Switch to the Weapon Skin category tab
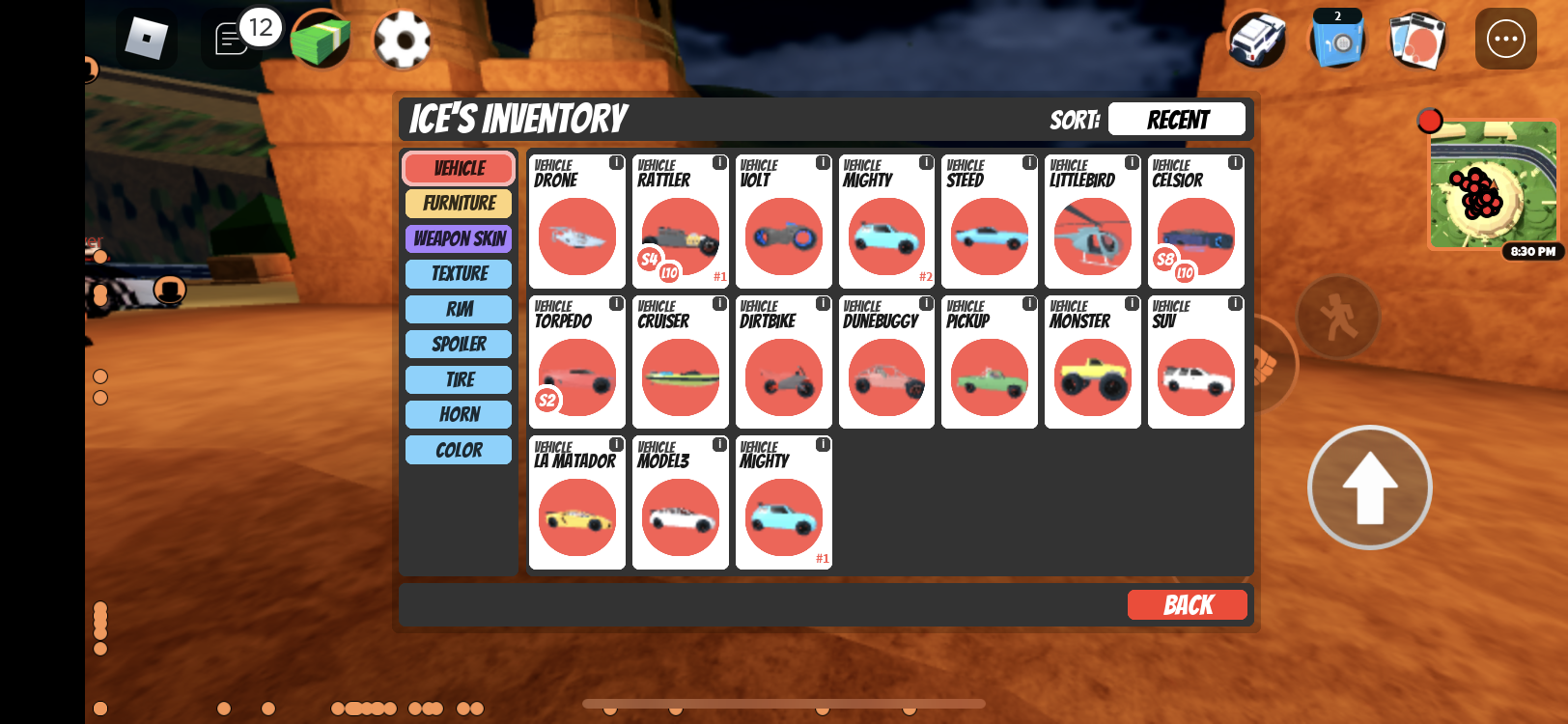The image size is (1568, 724). [x=458, y=238]
